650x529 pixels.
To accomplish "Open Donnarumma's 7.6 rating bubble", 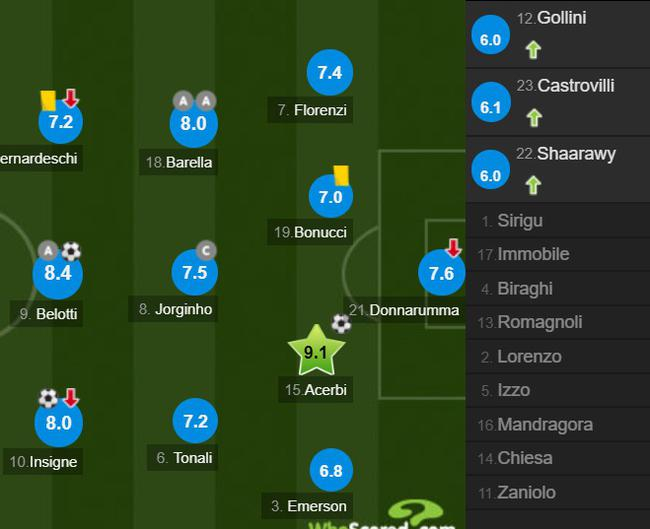I will [441, 273].
